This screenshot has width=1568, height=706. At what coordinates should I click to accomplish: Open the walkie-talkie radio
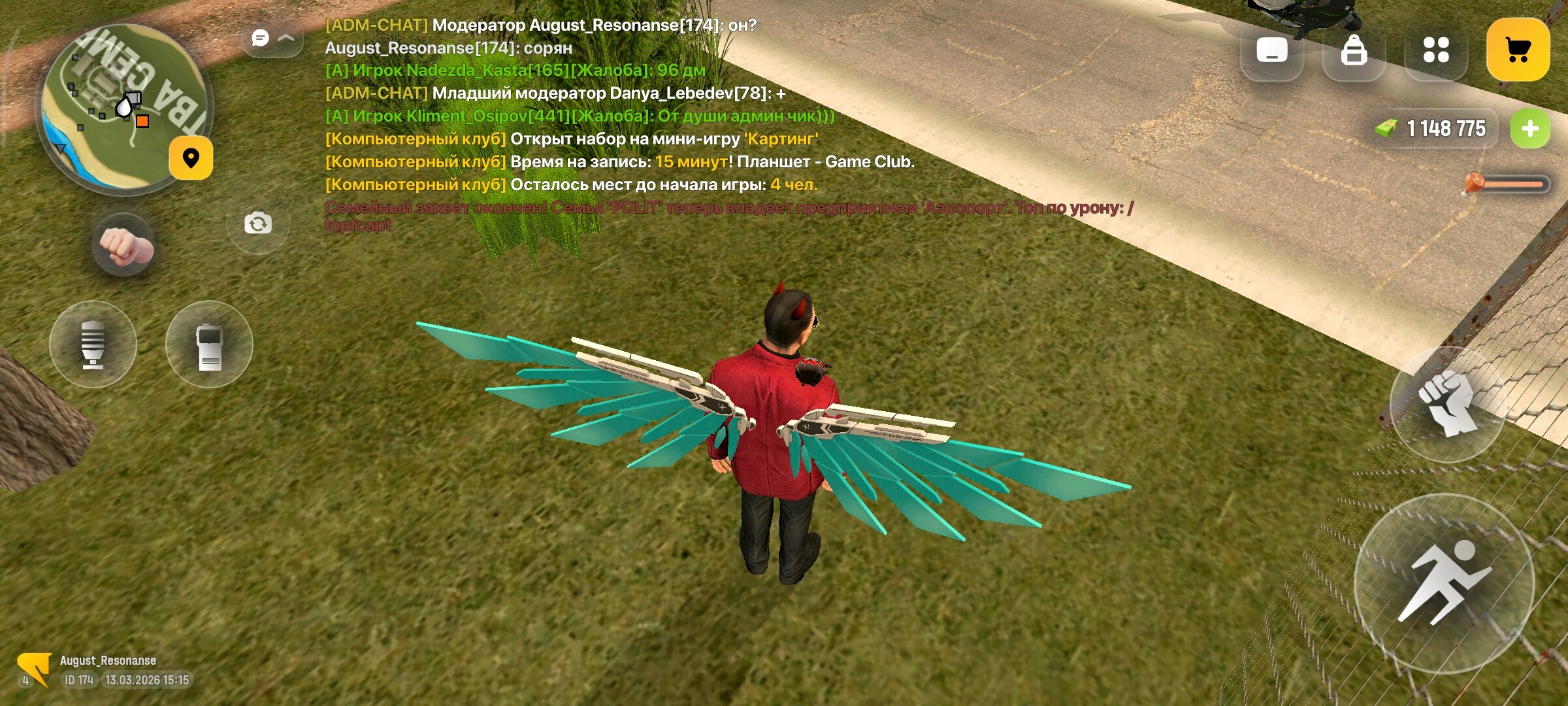coord(210,345)
